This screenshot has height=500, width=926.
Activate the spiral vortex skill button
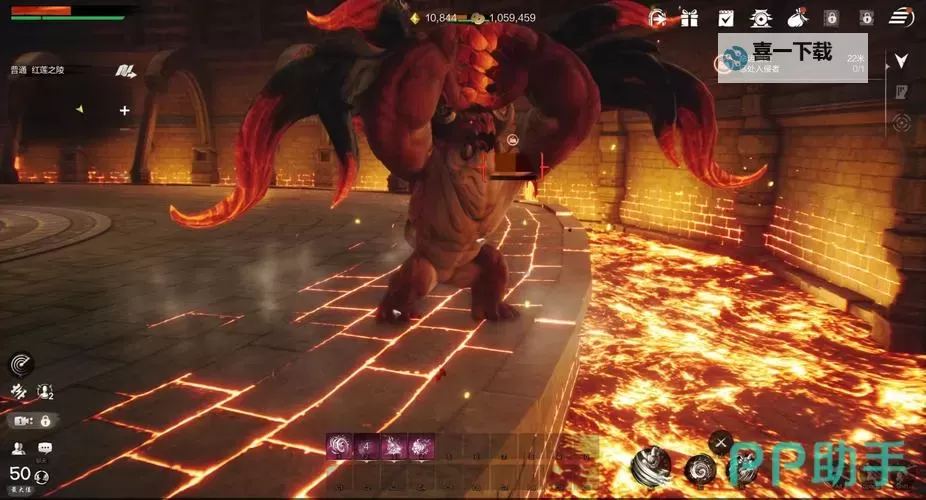tap(700, 468)
